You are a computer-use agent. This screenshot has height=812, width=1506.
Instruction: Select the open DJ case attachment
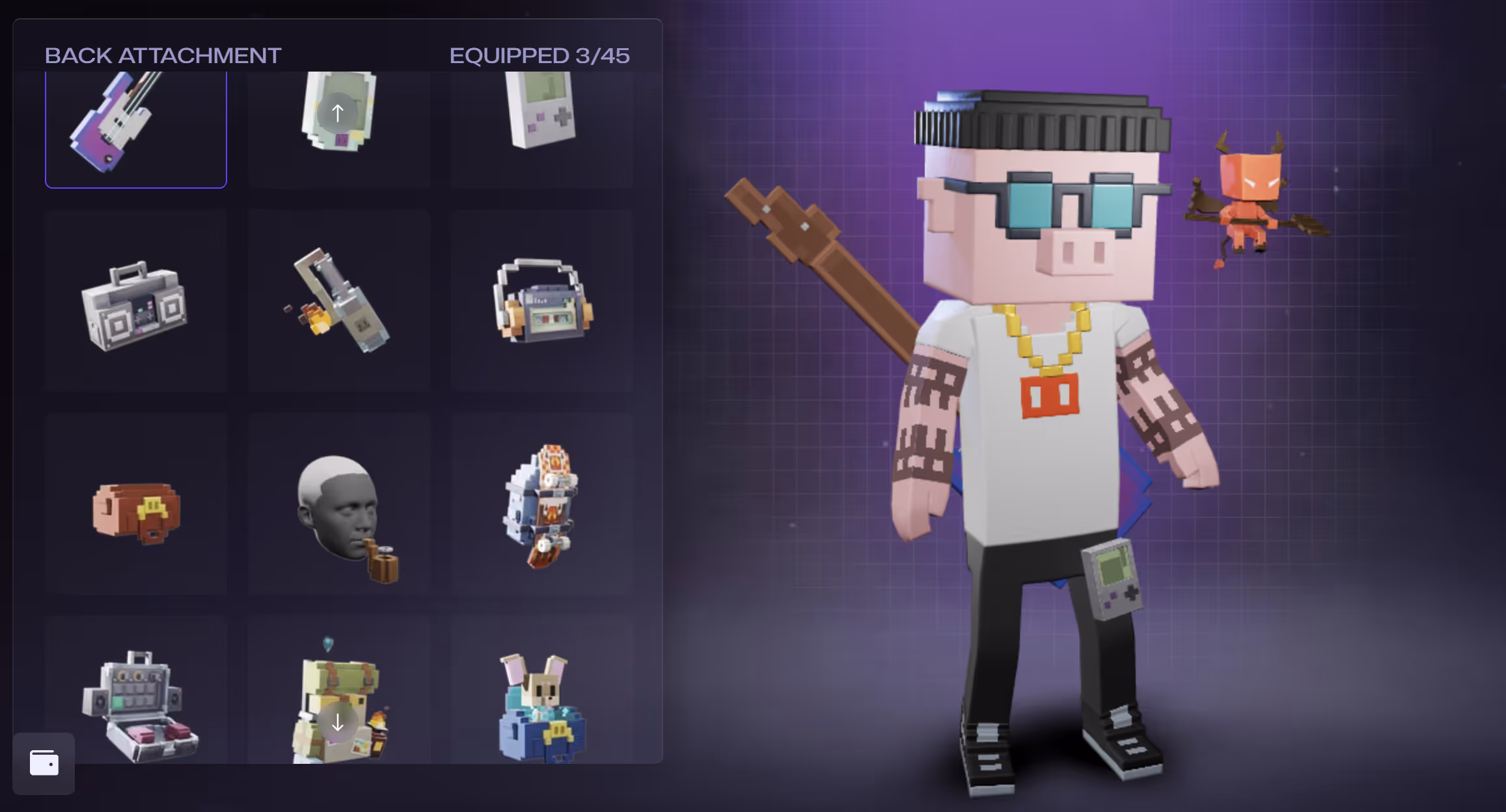point(135,703)
